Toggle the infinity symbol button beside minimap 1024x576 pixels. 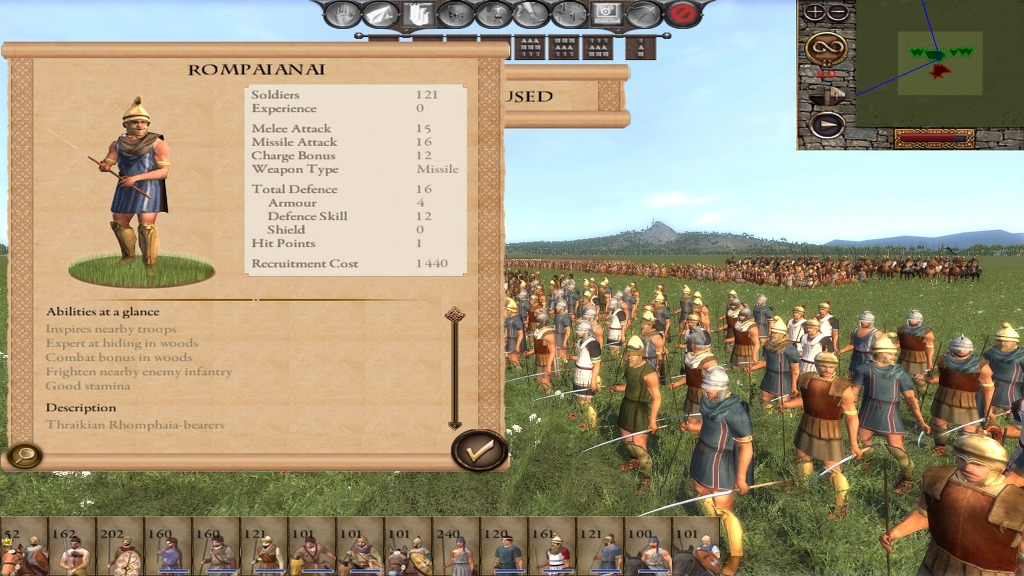click(x=826, y=46)
